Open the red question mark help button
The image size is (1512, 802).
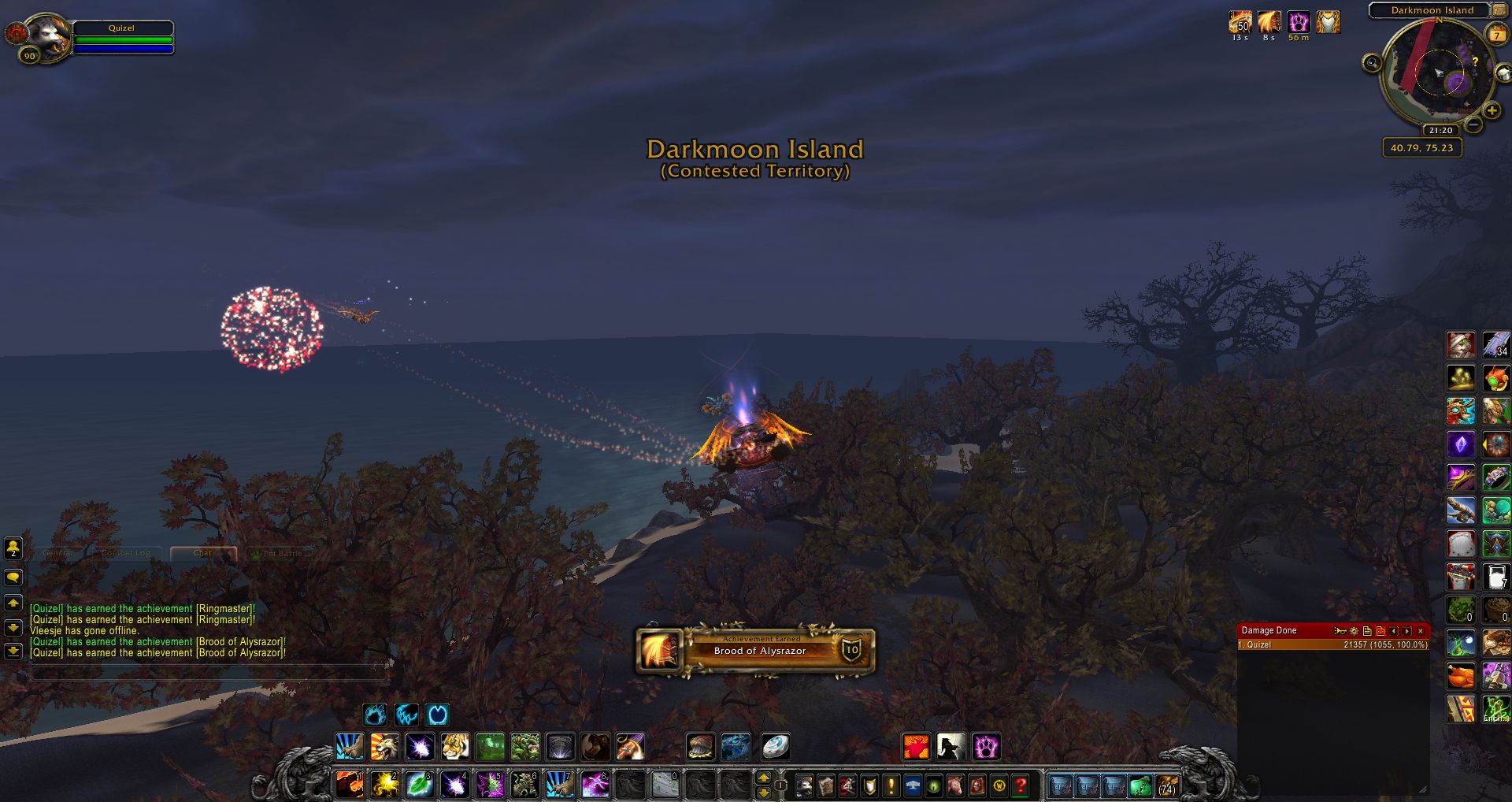pyautogui.click(x=1021, y=785)
